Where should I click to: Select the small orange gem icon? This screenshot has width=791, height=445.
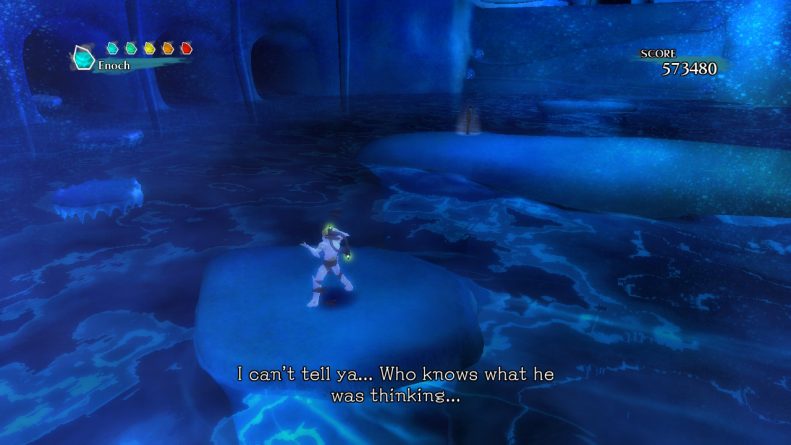click(168, 48)
